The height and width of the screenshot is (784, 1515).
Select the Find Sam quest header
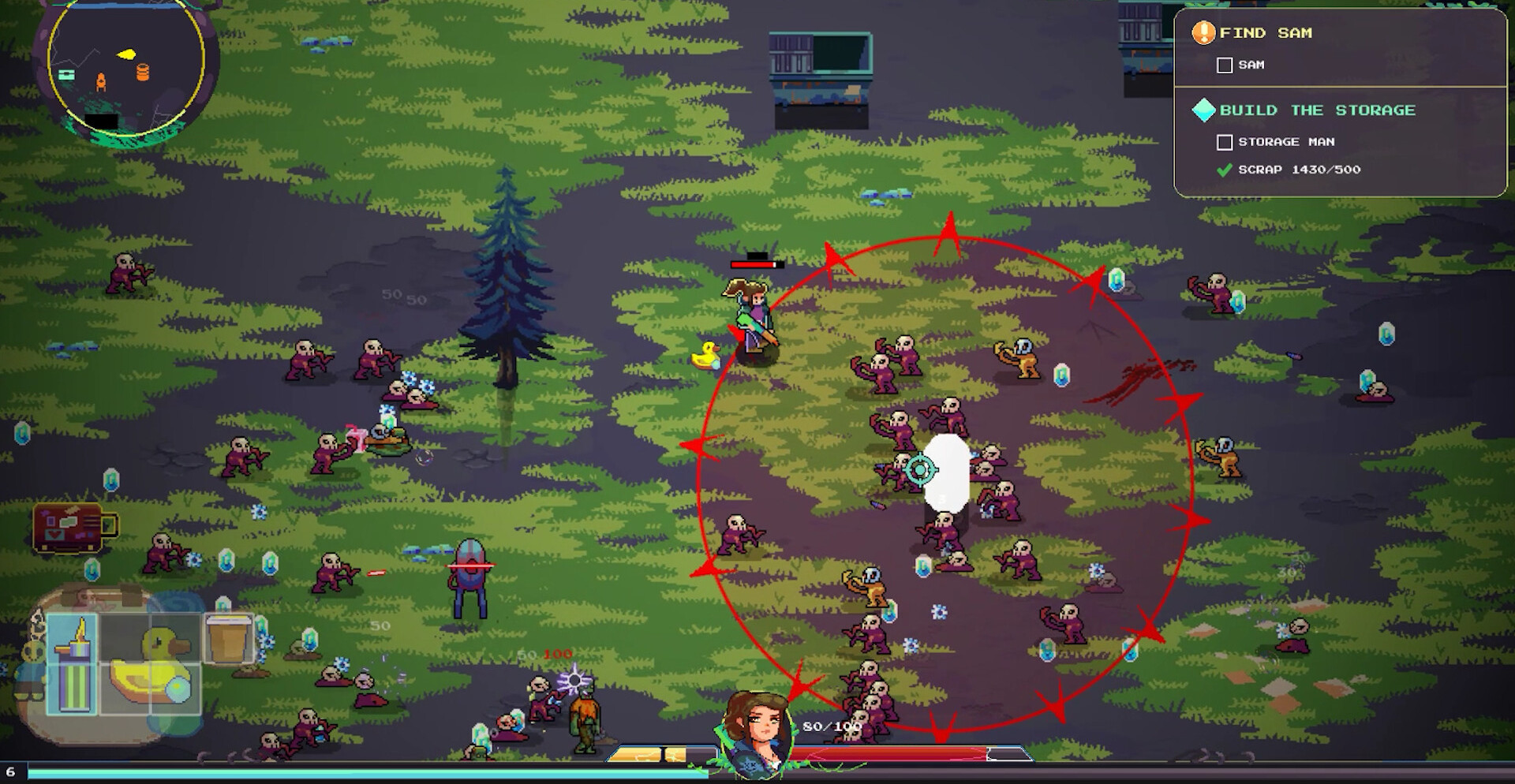[1265, 33]
